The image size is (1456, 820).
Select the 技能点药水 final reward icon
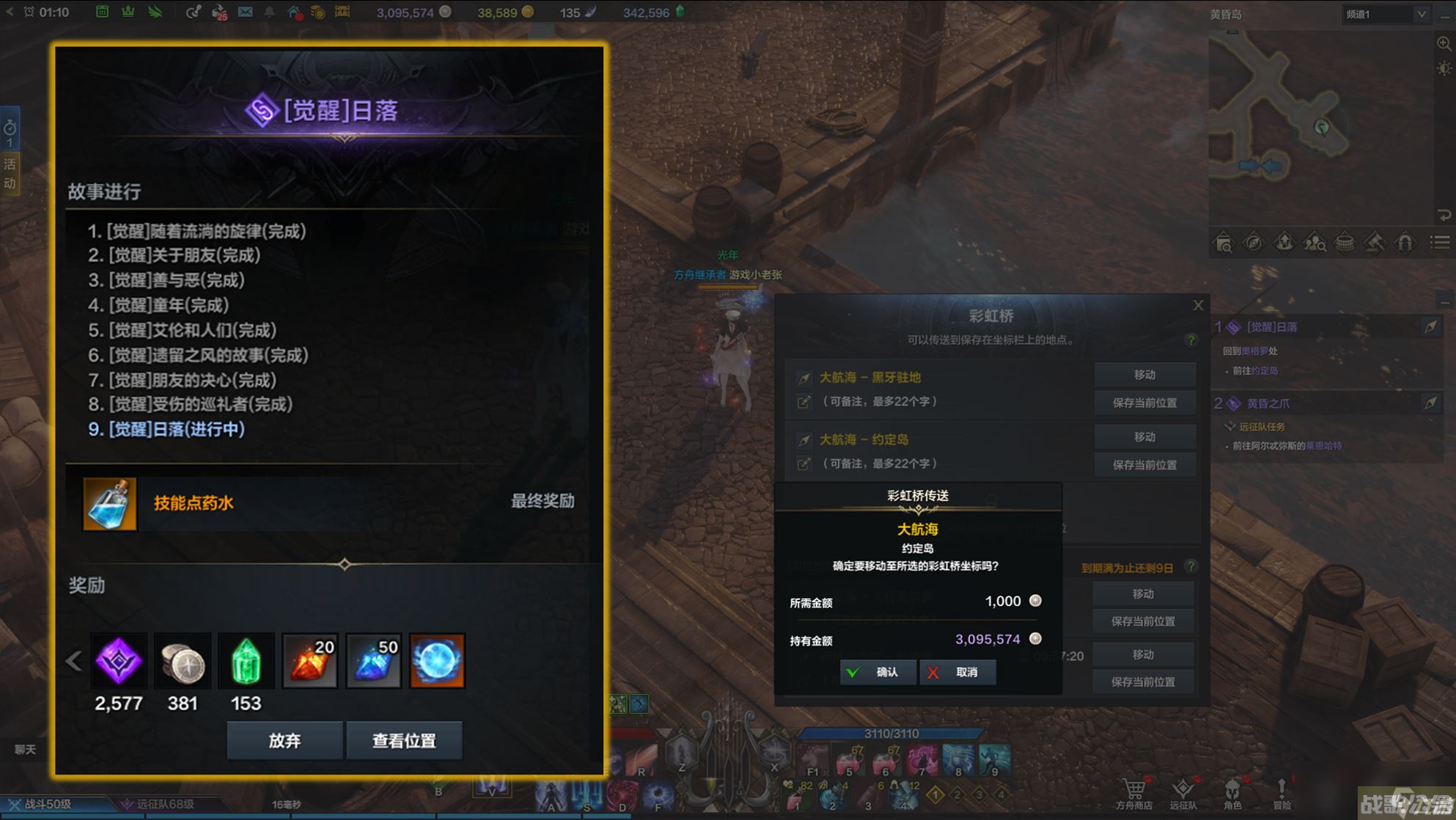110,504
